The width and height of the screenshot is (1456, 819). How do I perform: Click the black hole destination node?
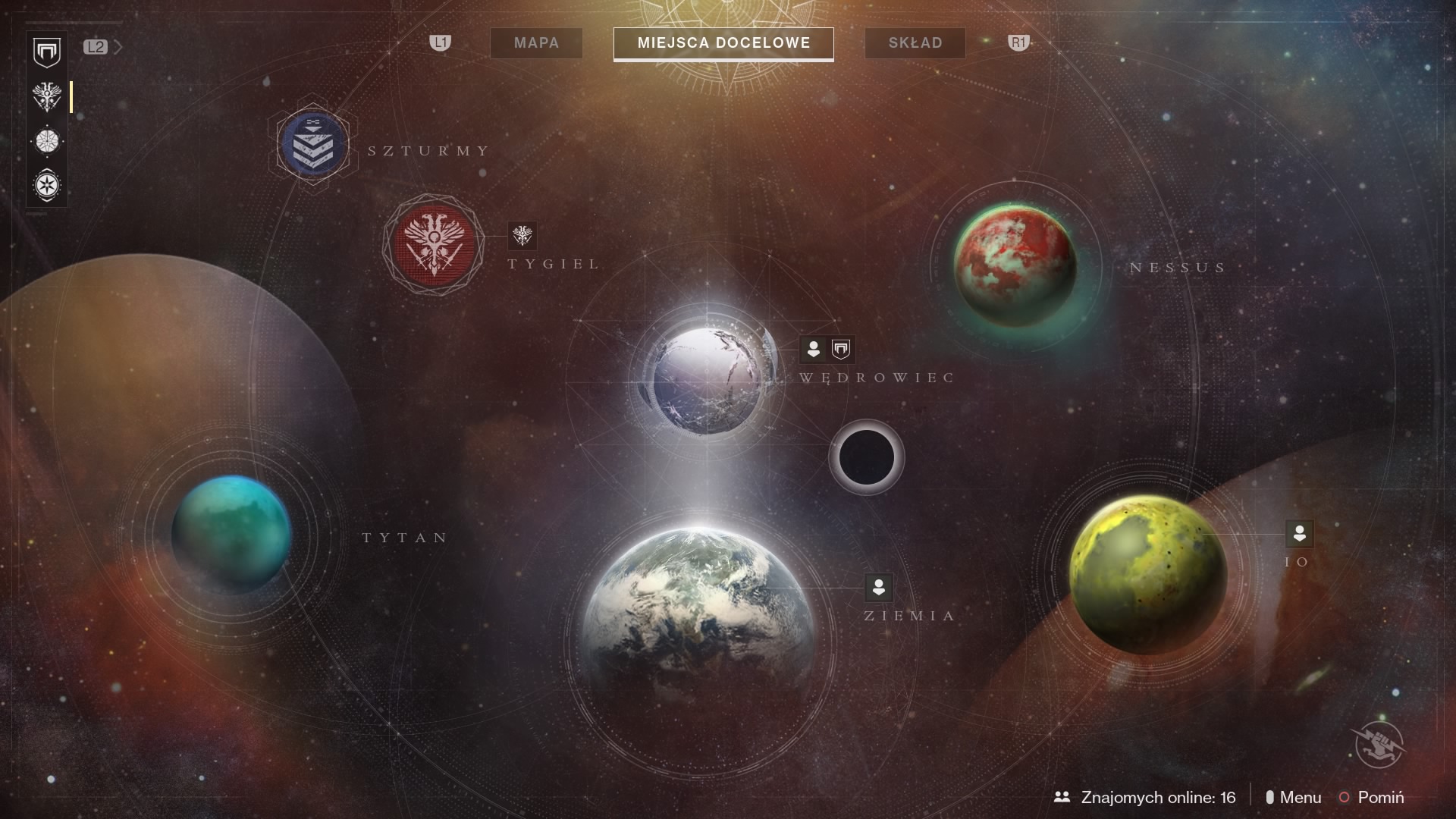(866, 457)
